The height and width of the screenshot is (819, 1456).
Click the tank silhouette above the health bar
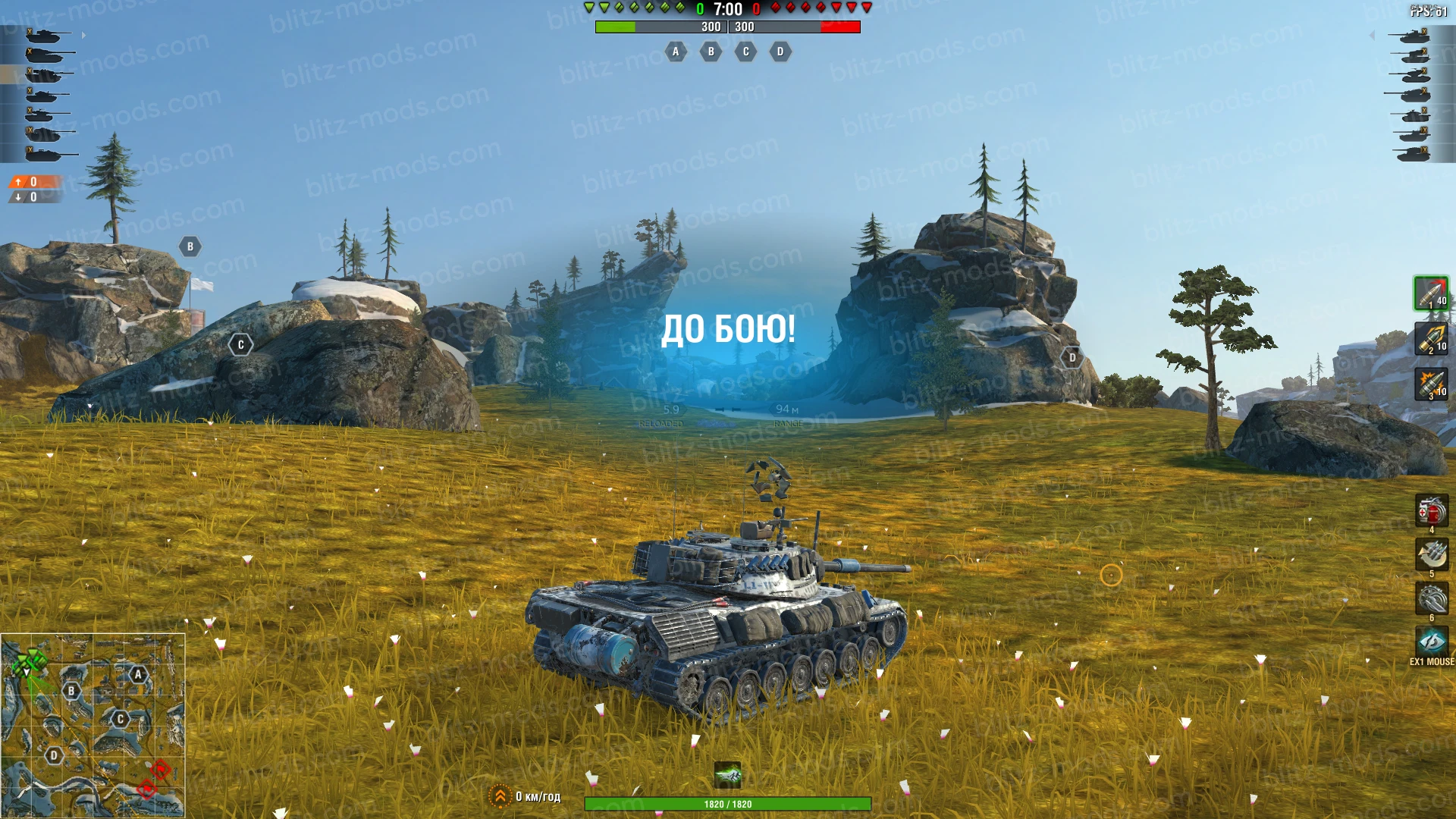[x=729, y=773]
